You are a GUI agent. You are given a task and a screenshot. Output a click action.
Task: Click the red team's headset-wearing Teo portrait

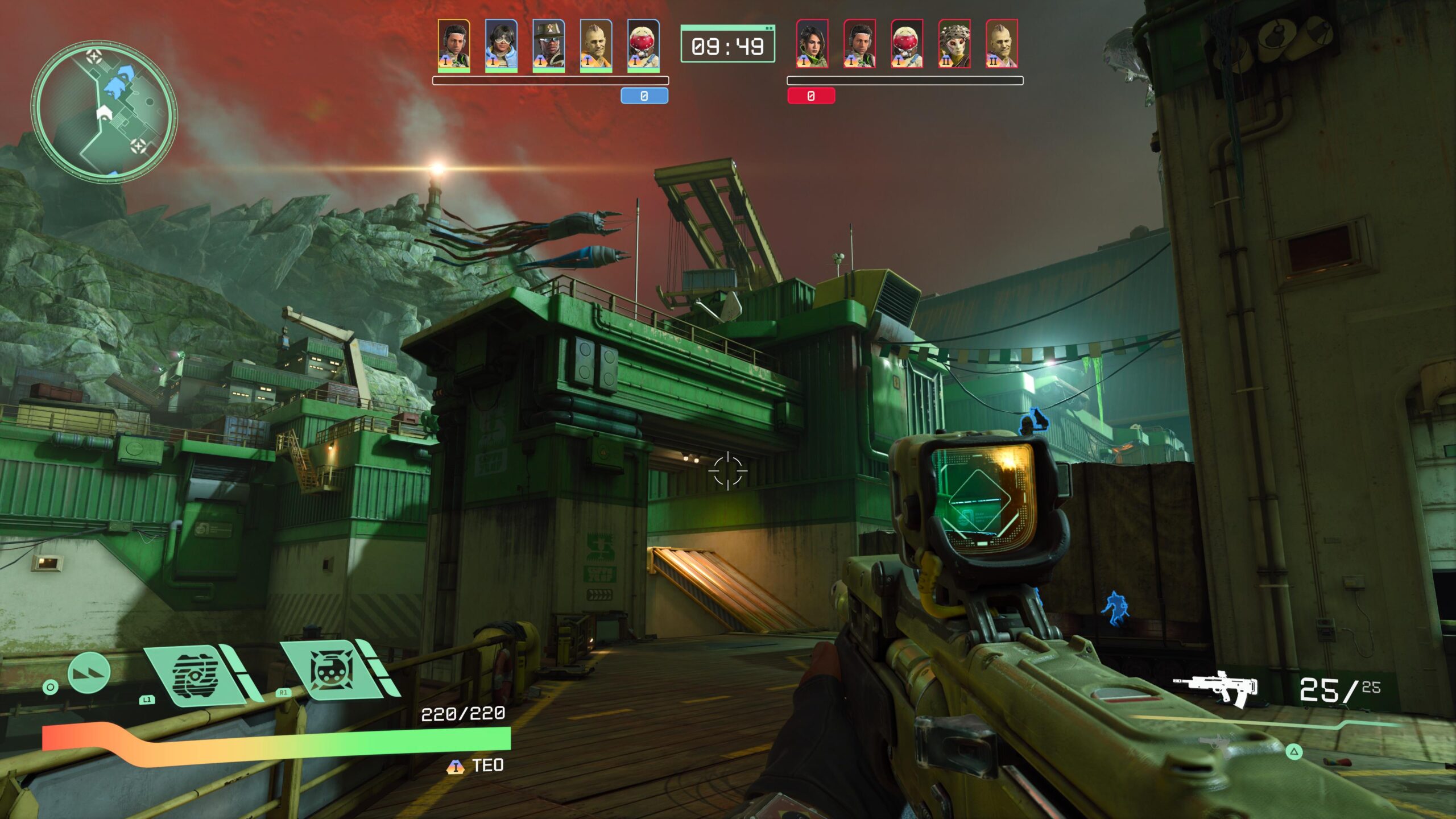point(859,44)
